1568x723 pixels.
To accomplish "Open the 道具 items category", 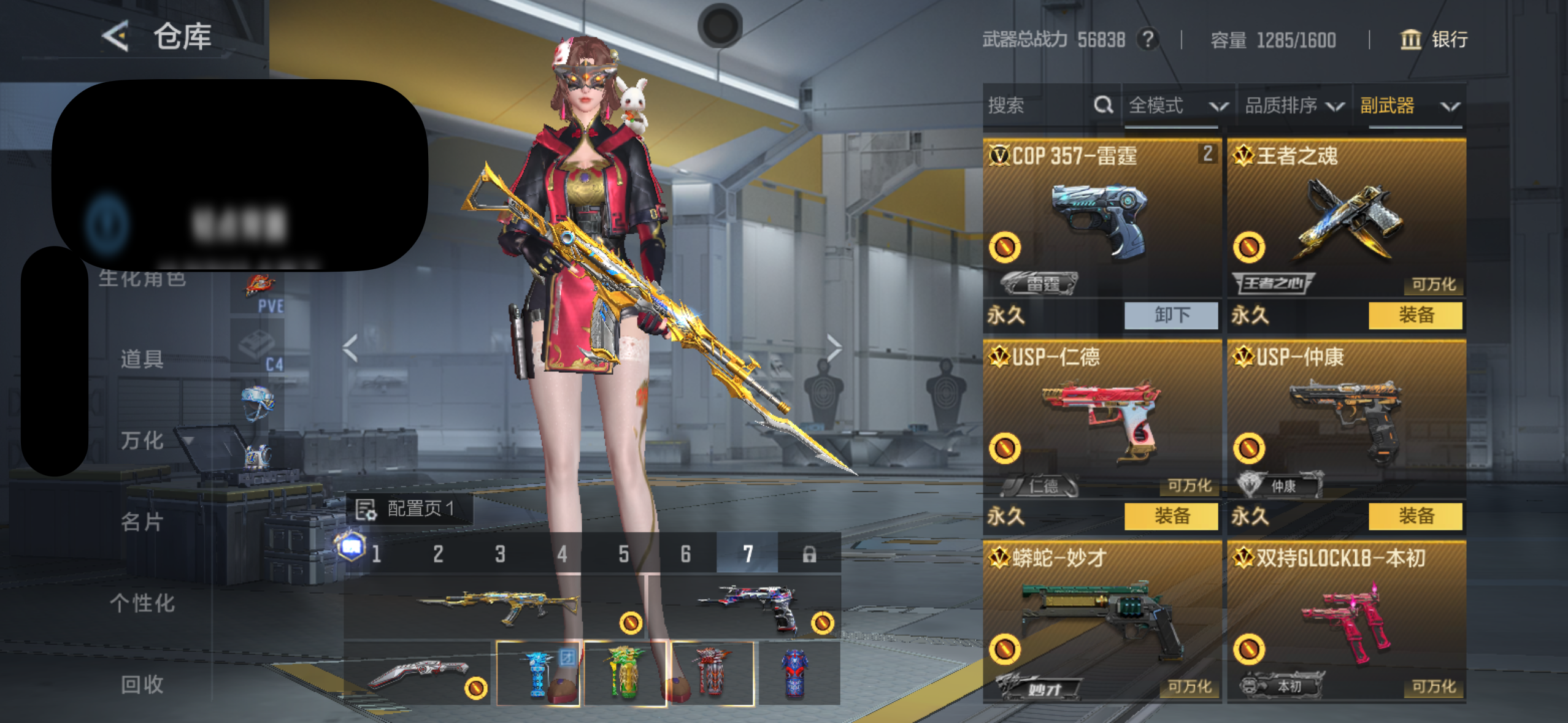I will pos(142,359).
